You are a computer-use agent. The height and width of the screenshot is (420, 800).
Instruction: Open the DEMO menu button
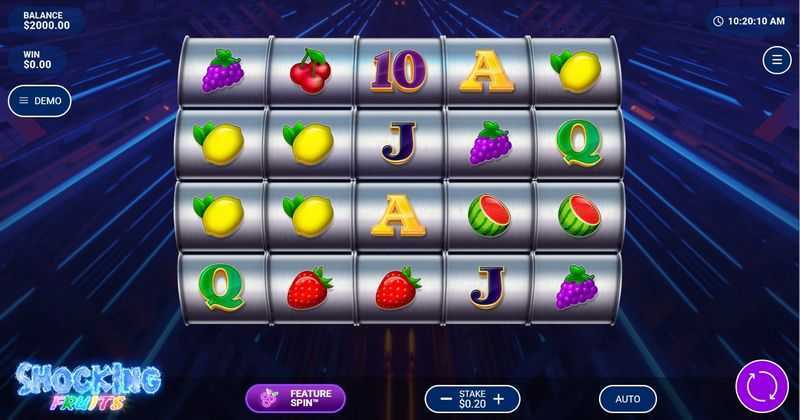point(40,100)
